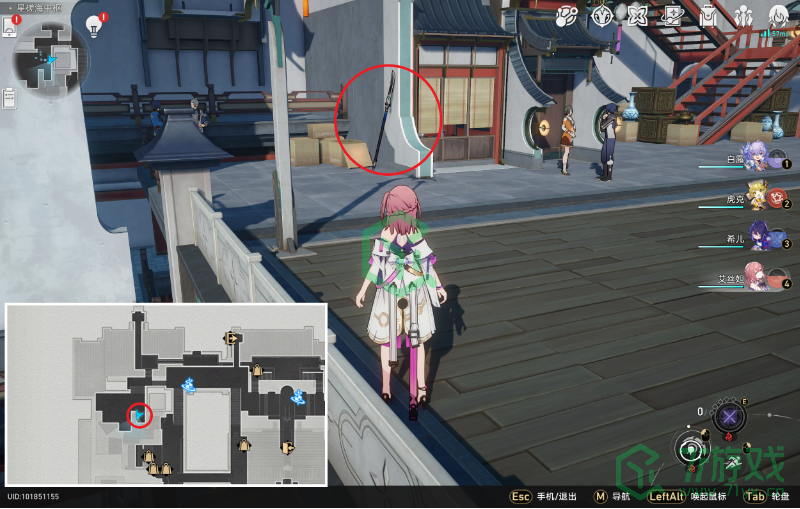The height and width of the screenshot is (509, 800).
Task: Activate the purple technique skill icon
Action: point(730,417)
